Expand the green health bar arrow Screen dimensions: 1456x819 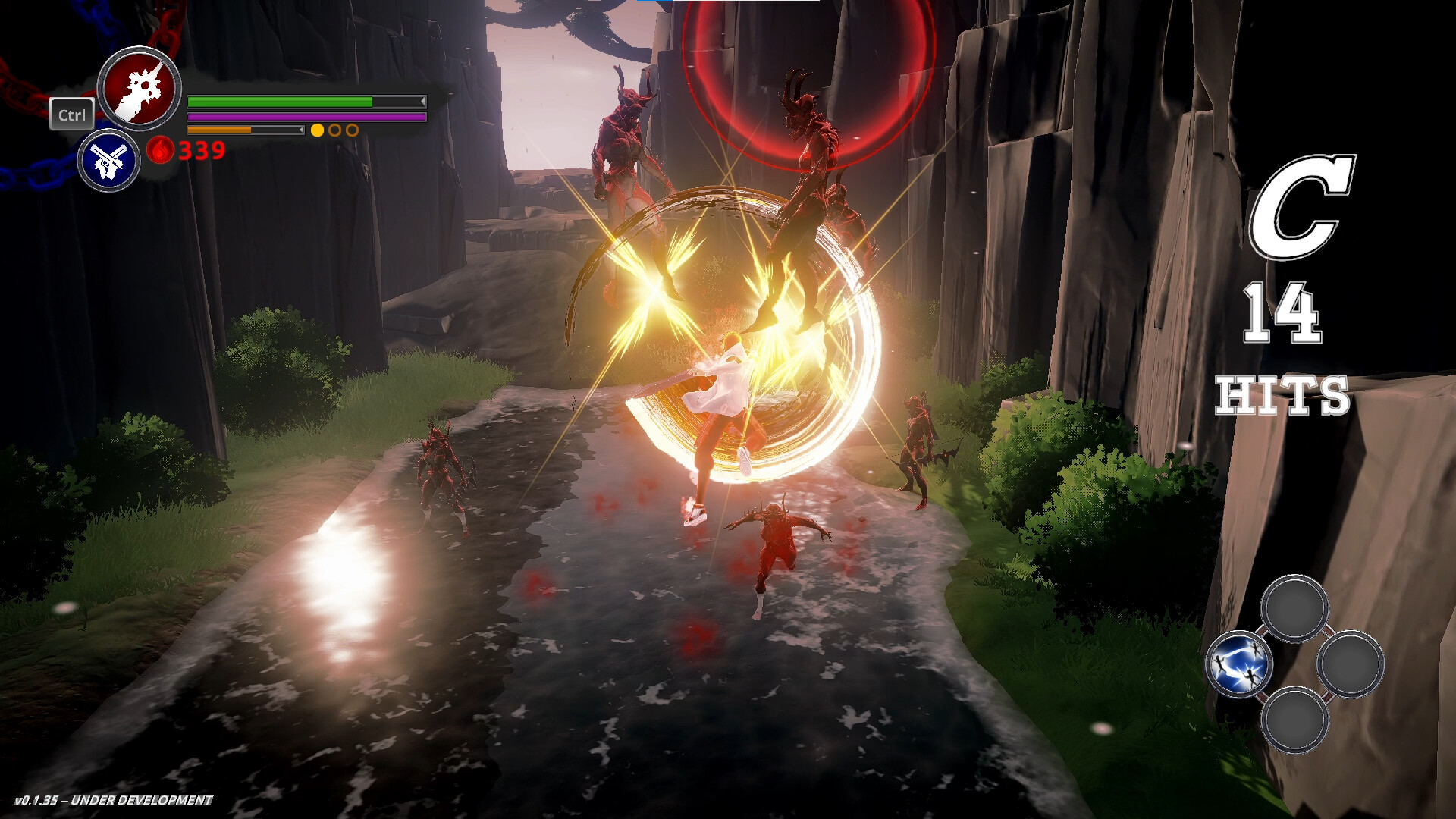(x=422, y=101)
